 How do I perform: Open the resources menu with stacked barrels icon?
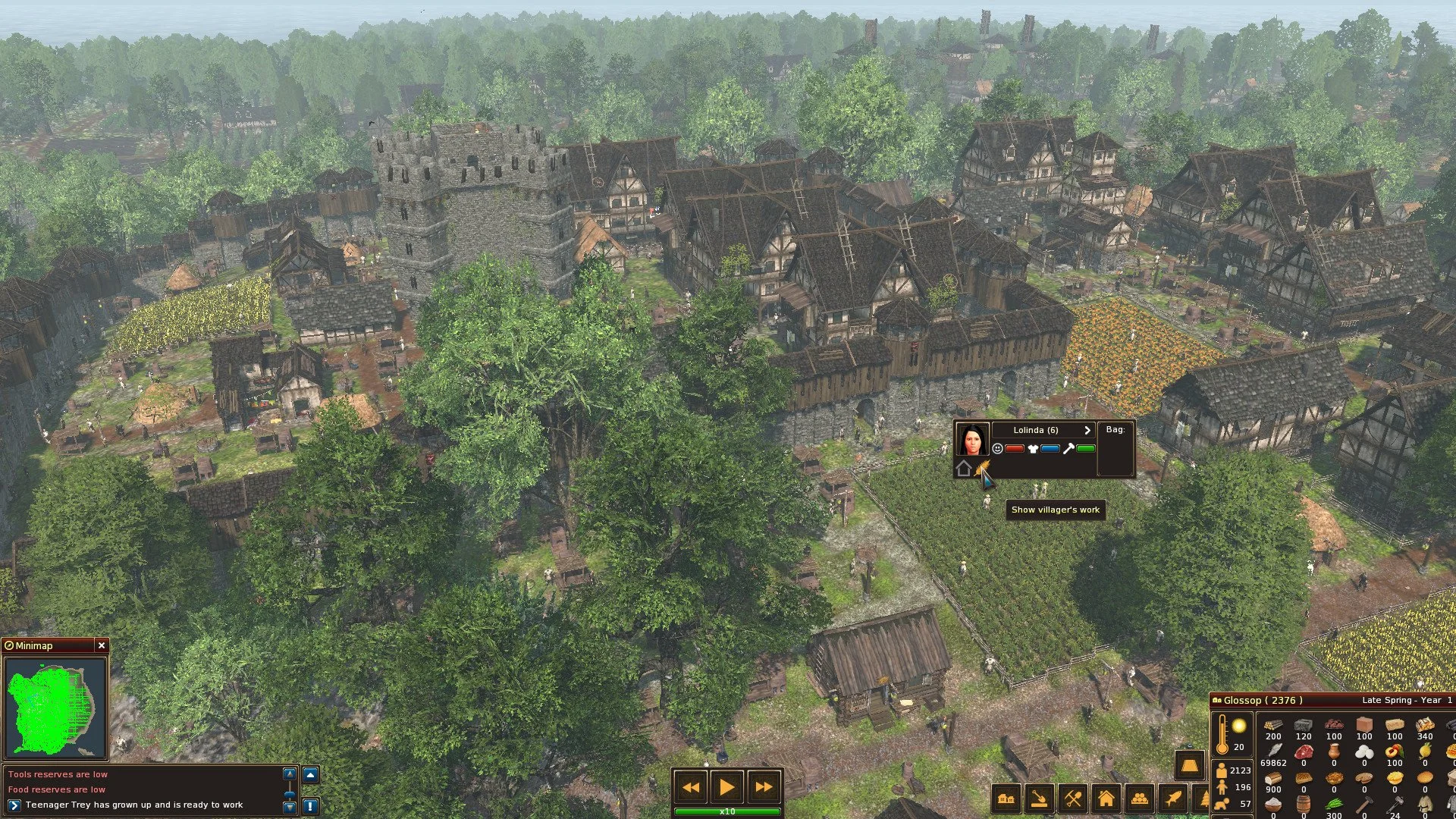tap(1140, 797)
